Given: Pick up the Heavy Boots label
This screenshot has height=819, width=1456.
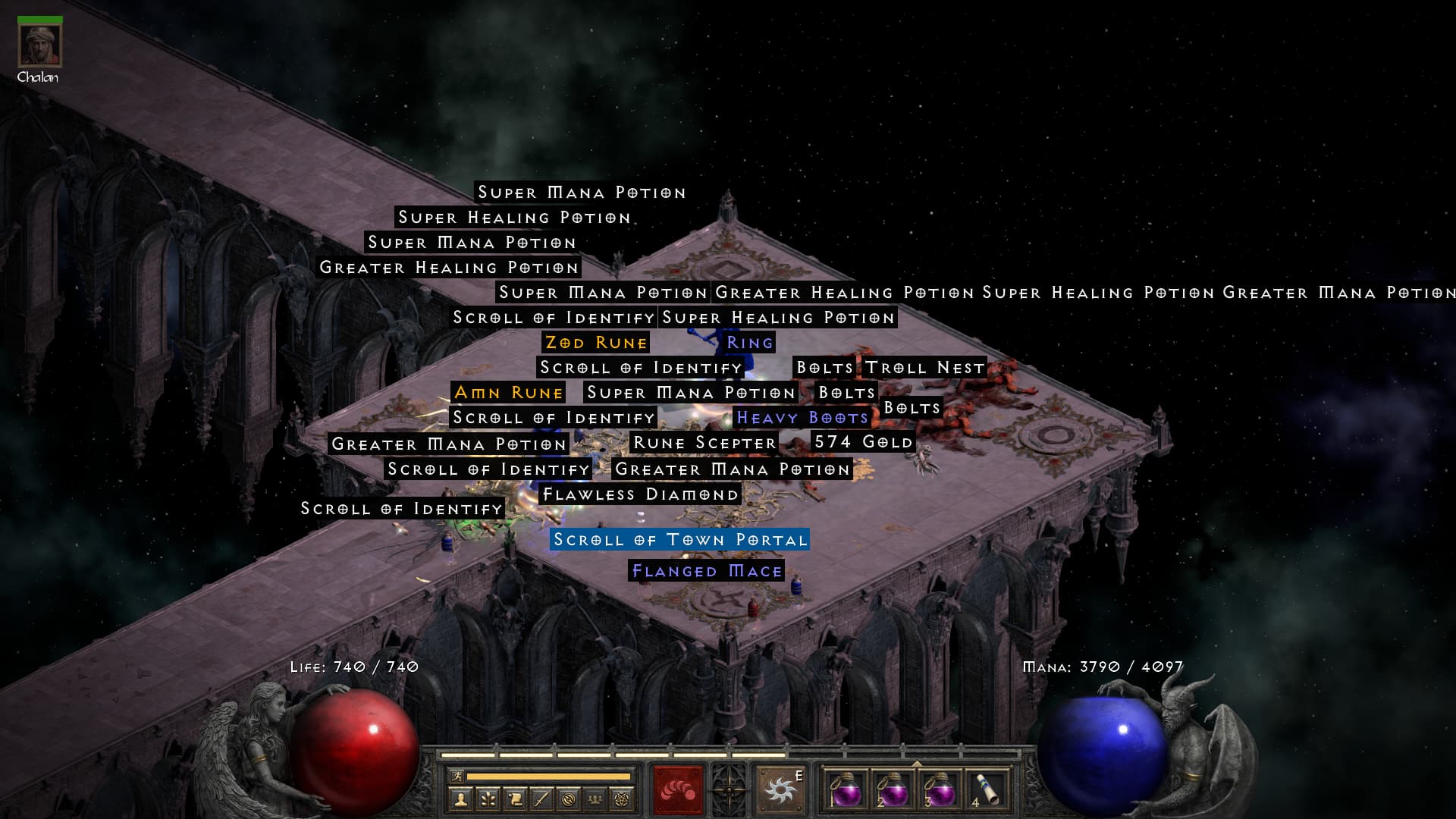Looking at the screenshot, I should click(802, 418).
